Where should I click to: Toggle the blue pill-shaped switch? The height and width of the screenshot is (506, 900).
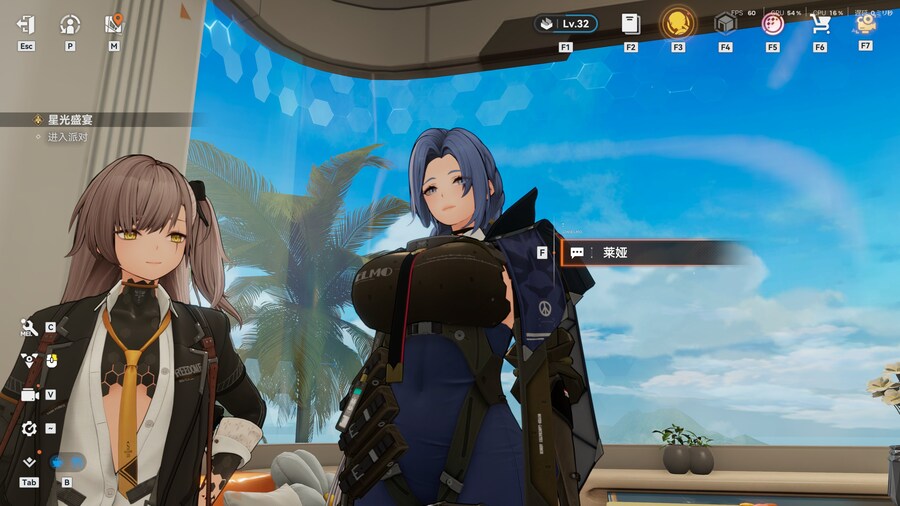point(68,462)
